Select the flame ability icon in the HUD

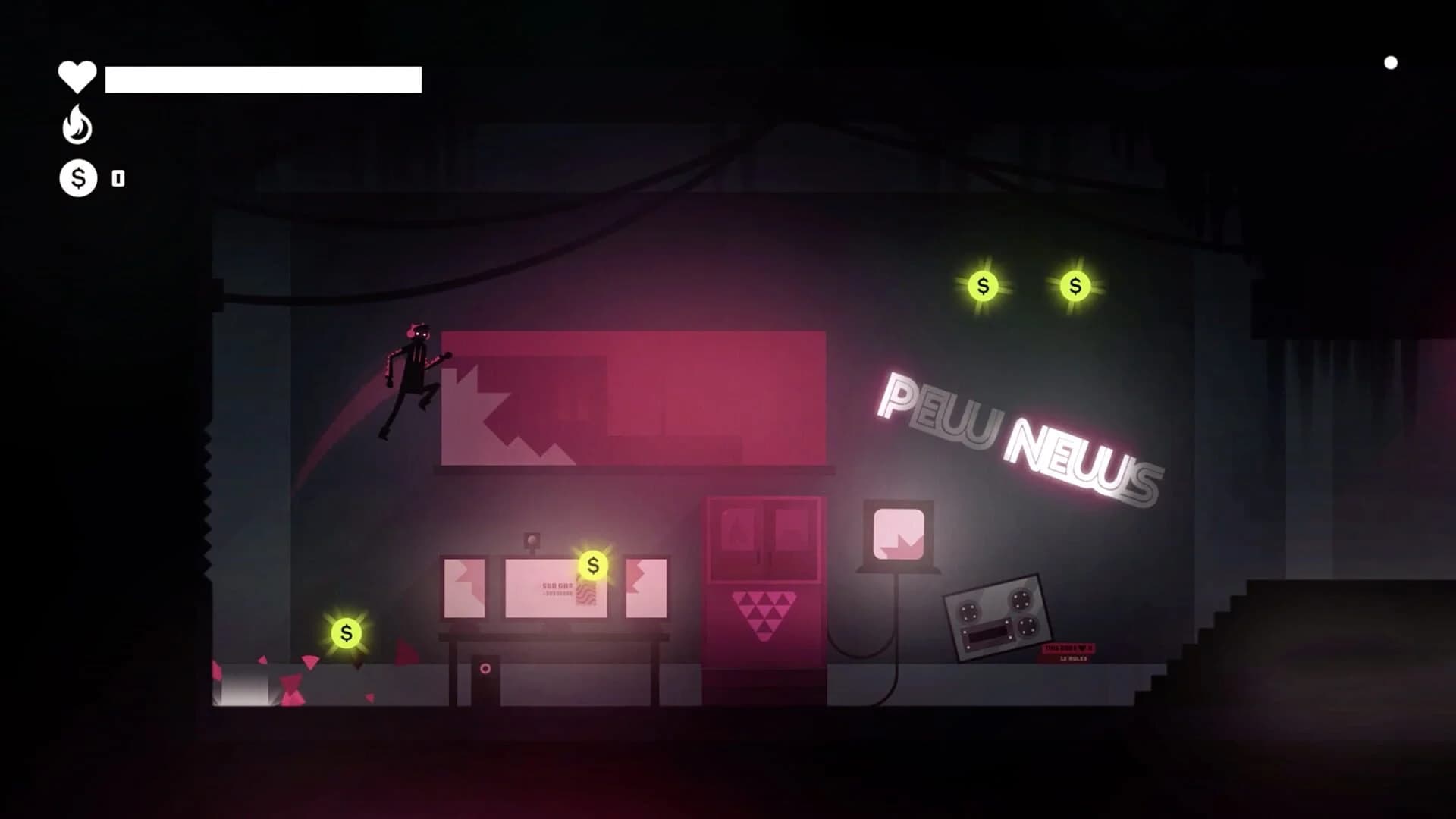coord(76,125)
